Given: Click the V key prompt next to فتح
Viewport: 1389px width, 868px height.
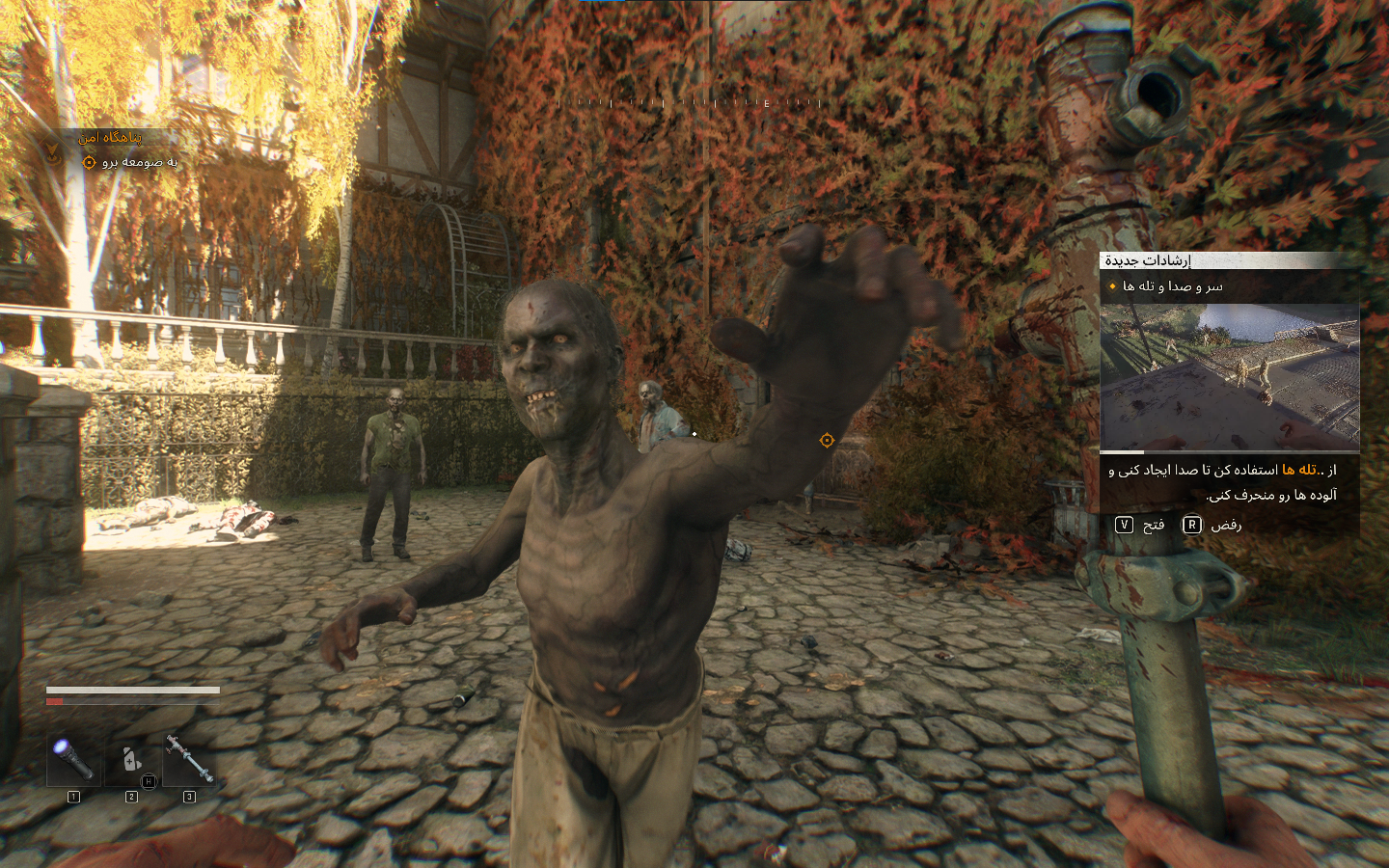Looking at the screenshot, I should [x=1123, y=524].
